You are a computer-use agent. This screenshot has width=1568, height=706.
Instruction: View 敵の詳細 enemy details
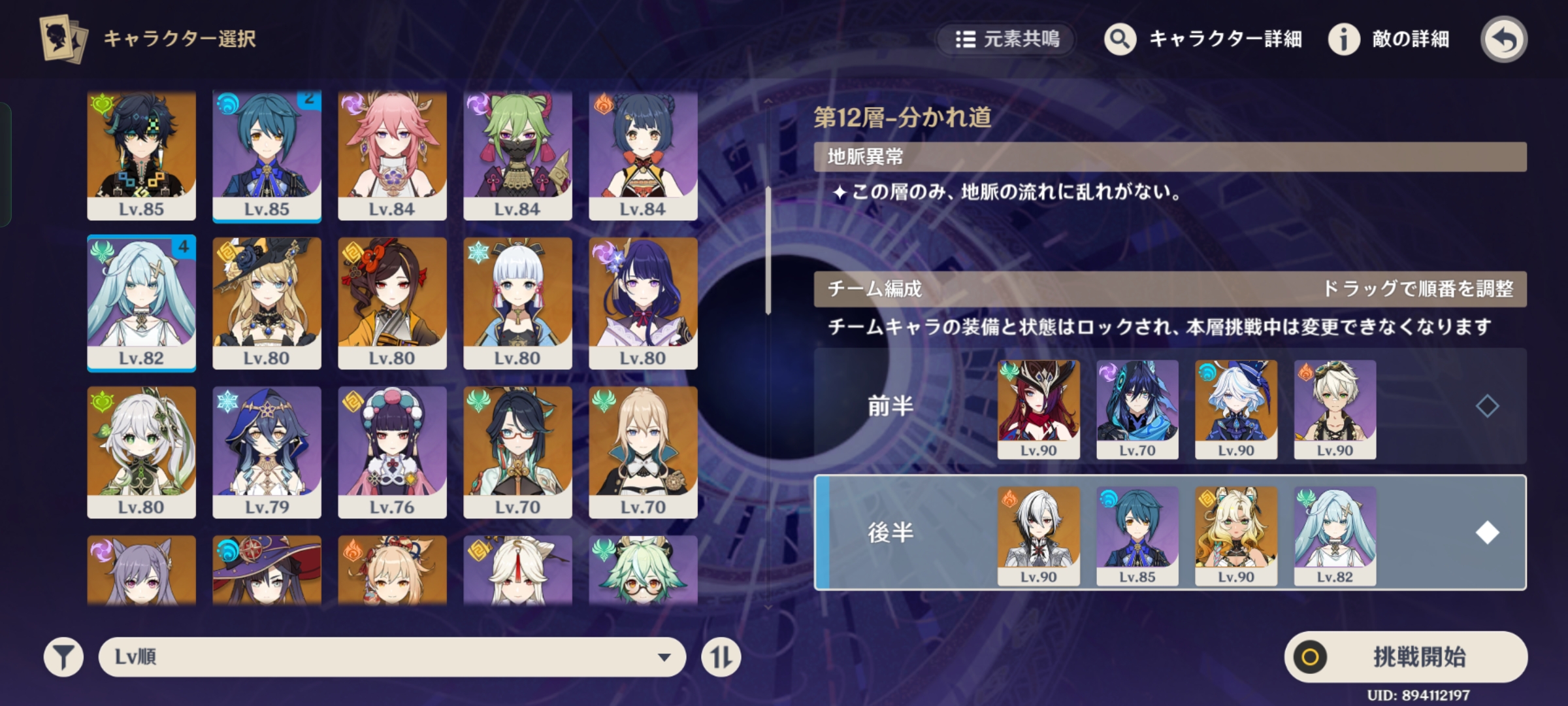1390,39
